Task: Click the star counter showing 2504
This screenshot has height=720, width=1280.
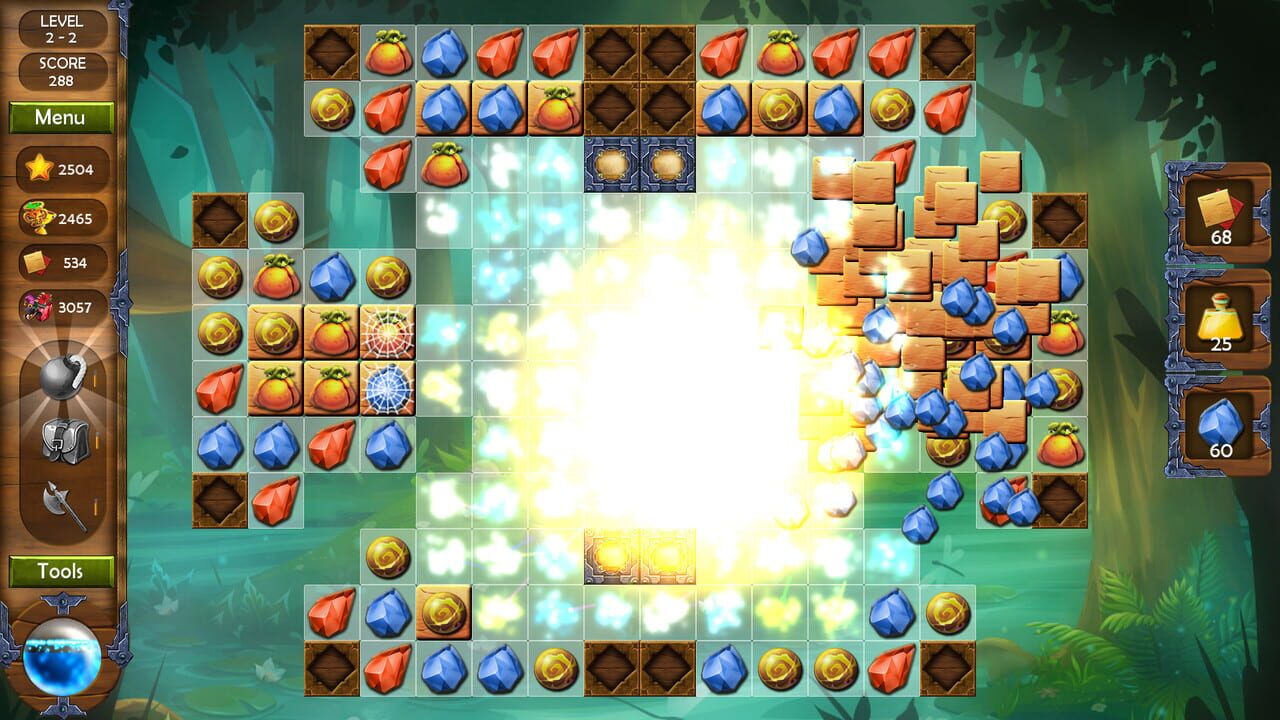Action: 60,169
